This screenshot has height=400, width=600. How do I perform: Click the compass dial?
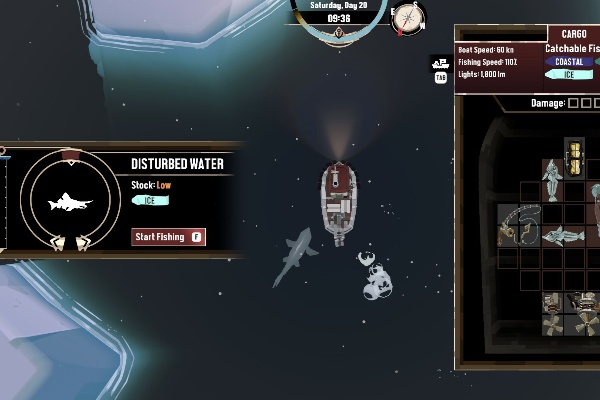(x=408, y=17)
